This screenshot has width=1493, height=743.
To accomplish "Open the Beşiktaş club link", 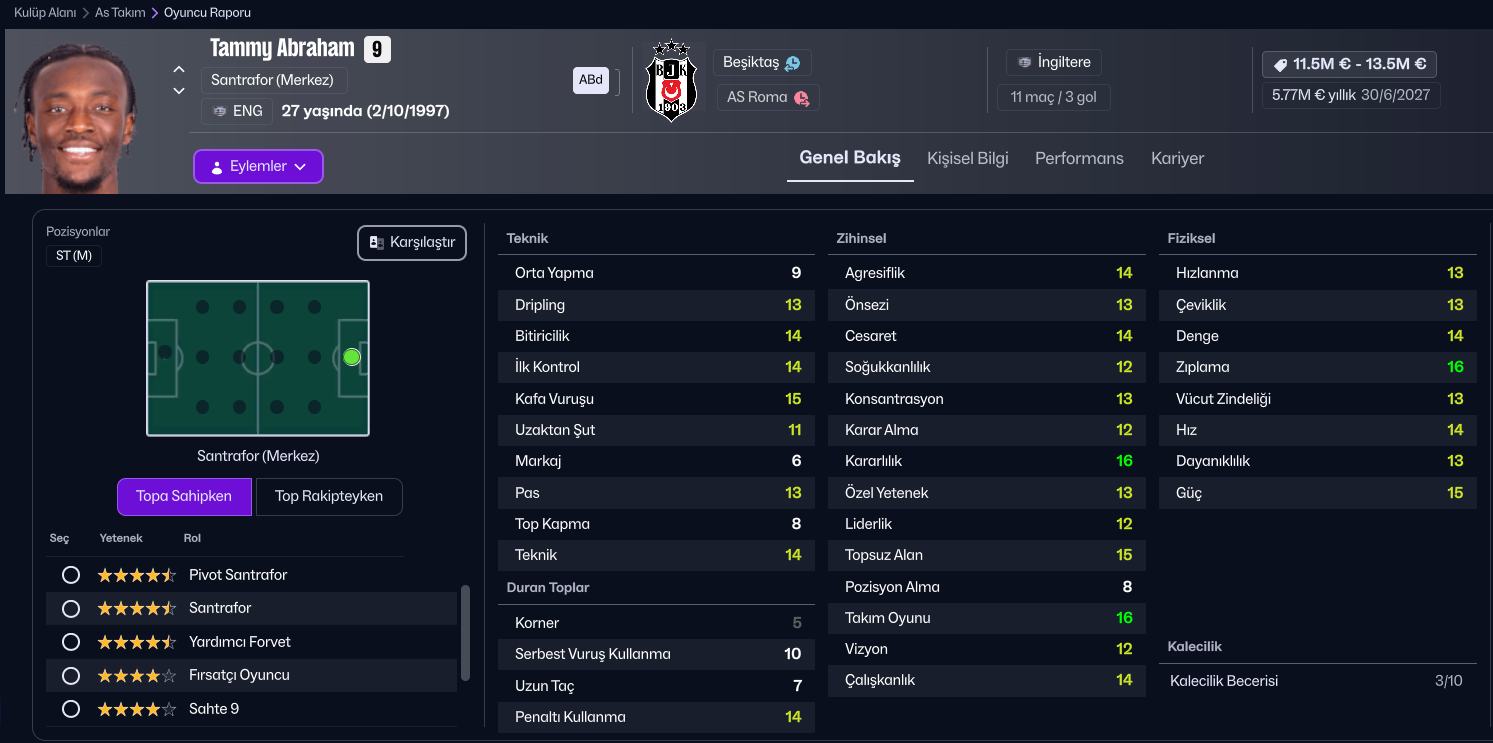I will [762, 62].
